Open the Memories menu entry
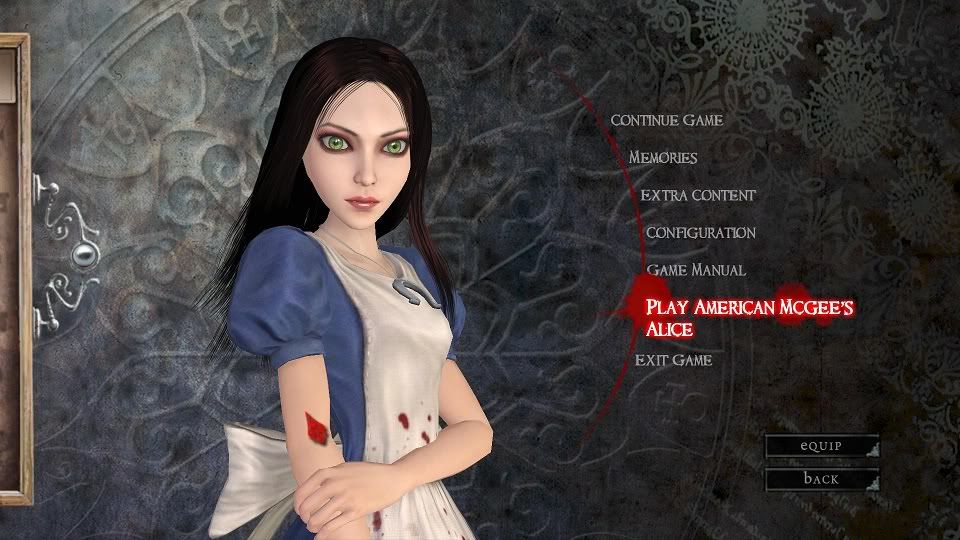Screen dimensions: 960x540 (x=663, y=158)
